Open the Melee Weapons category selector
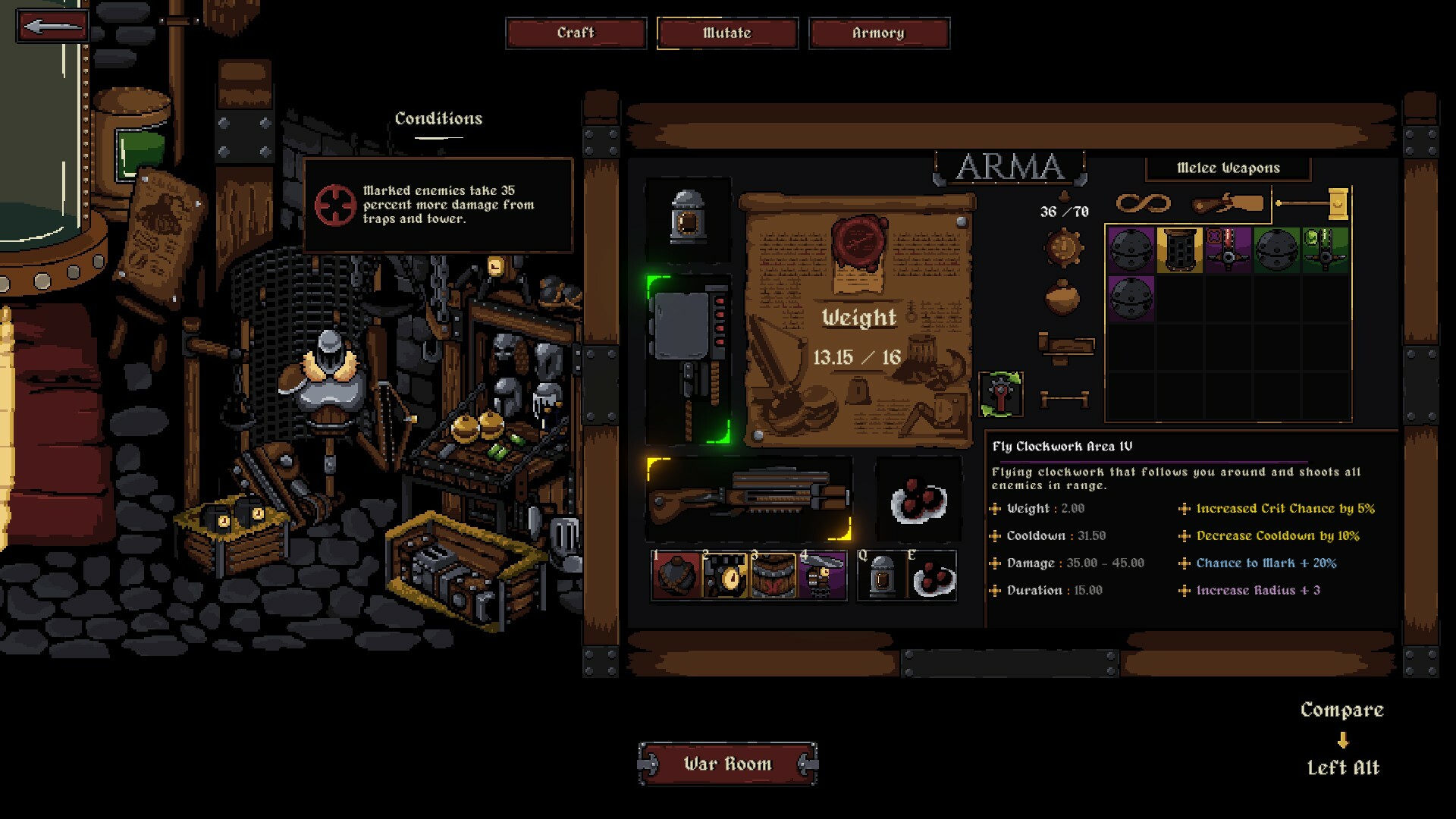Image resolution: width=1456 pixels, height=819 pixels. (x=1228, y=168)
